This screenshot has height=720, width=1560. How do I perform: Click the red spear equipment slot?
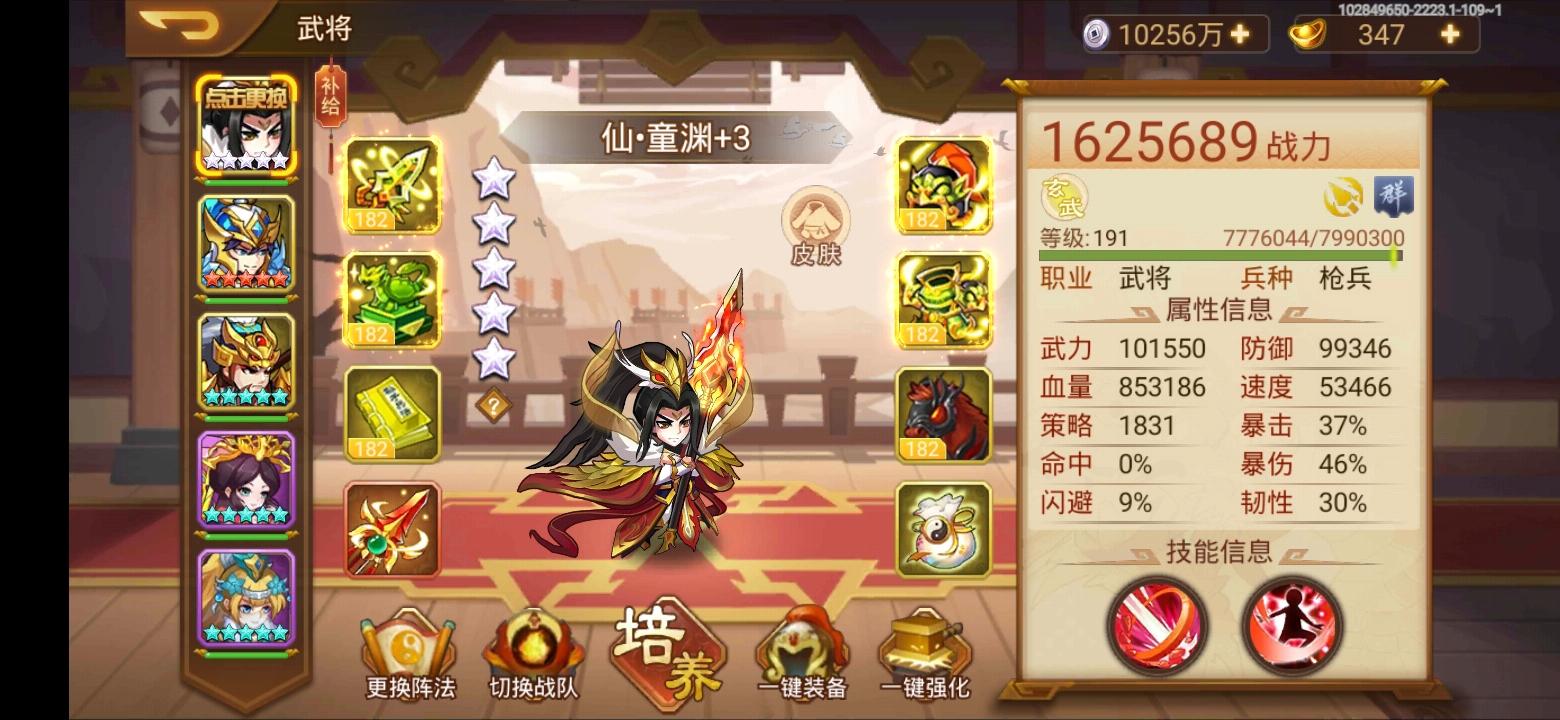click(x=391, y=528)
